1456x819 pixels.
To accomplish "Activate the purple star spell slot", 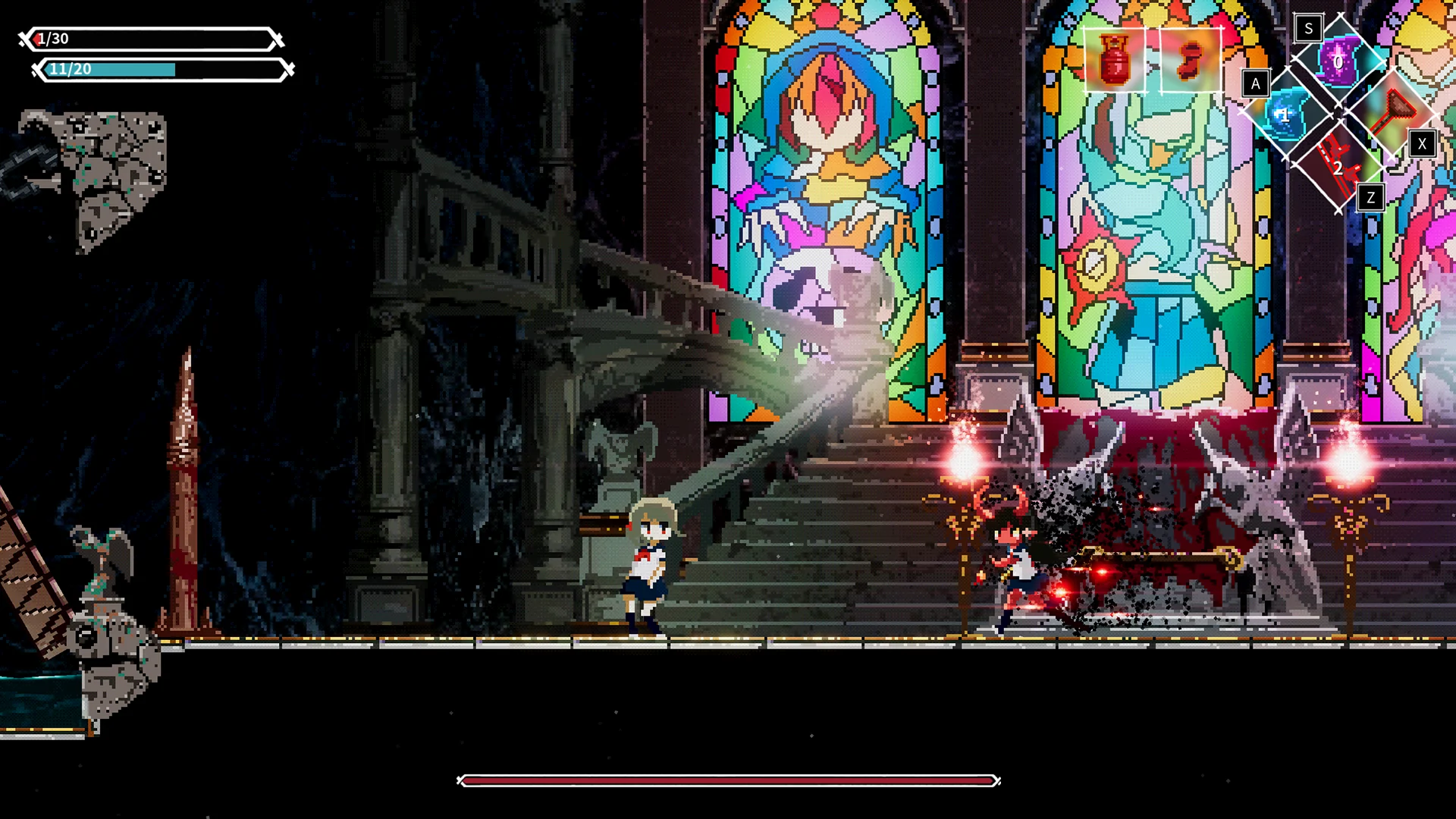I will [1337, 61].
